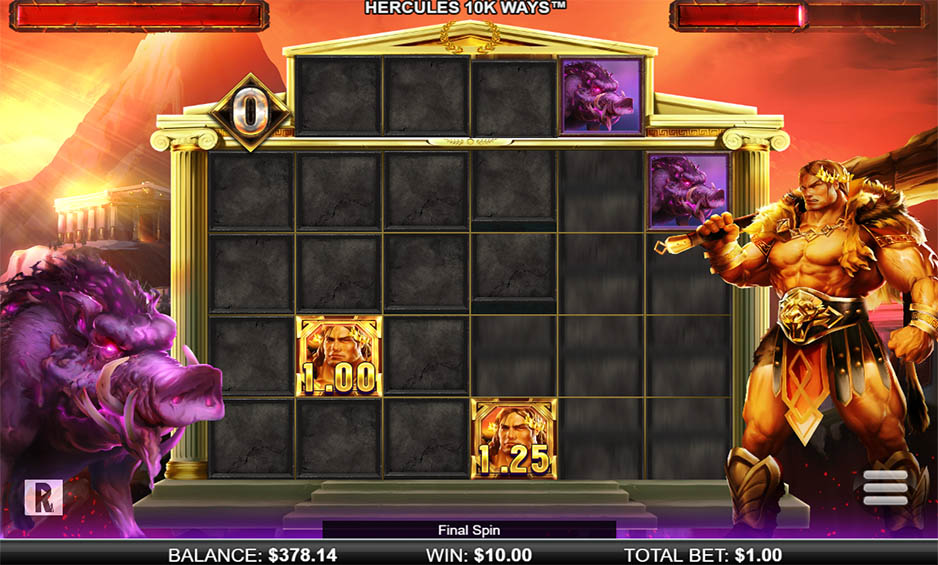
Task: Click the R logo icon
Action: pyautogui.click(x=43, y=497)
